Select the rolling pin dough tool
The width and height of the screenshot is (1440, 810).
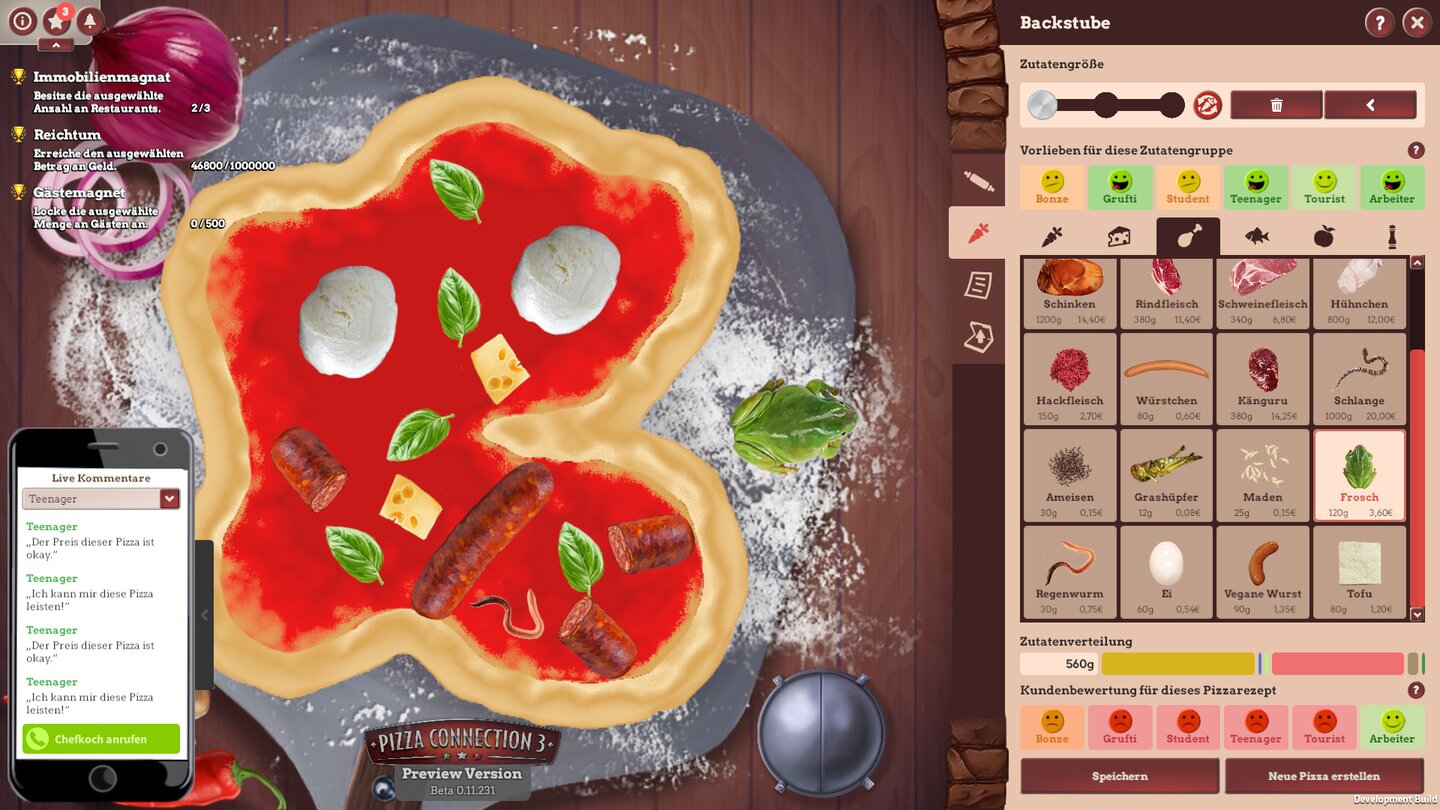point(978,179)
